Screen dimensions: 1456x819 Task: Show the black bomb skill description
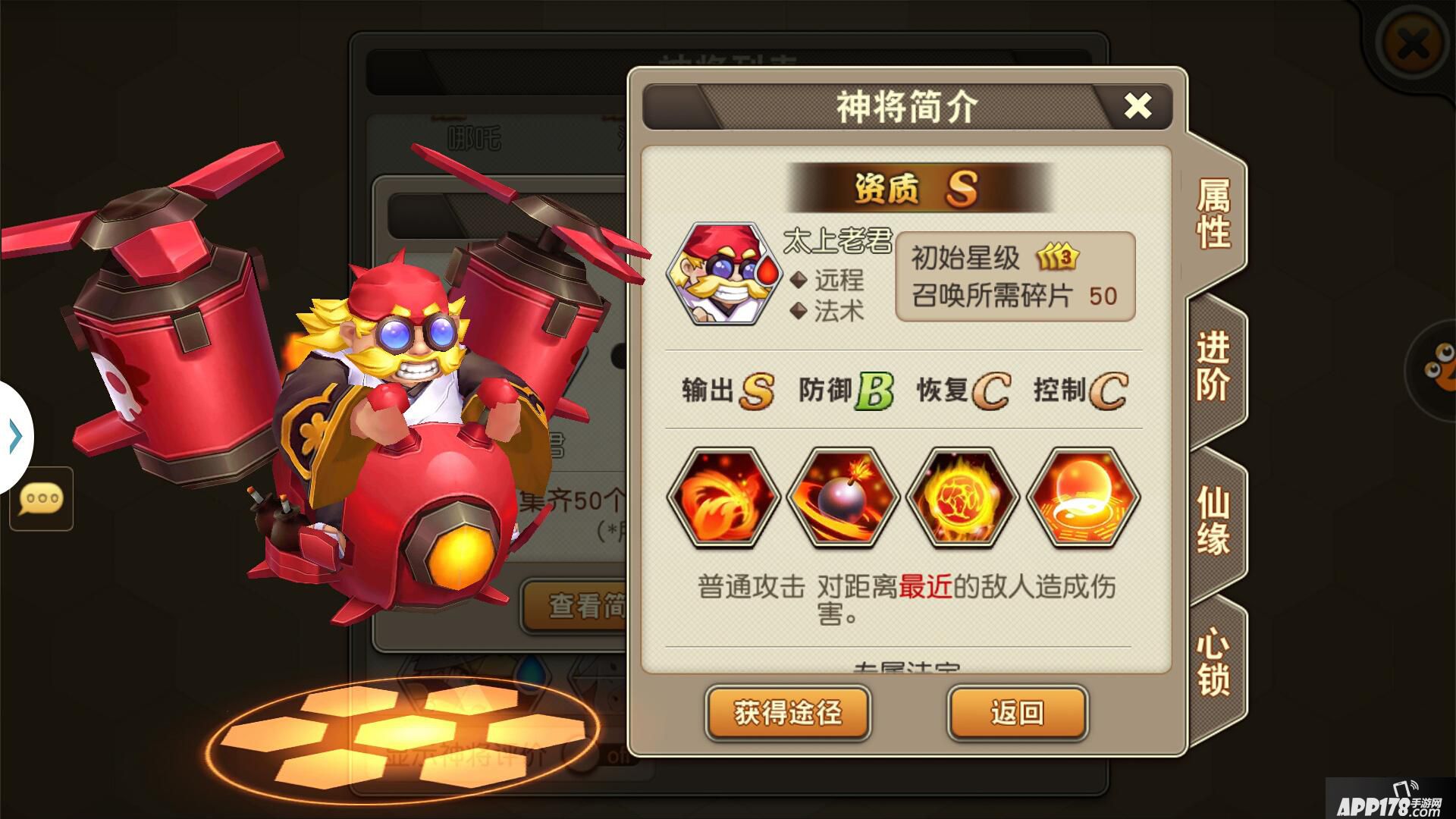843,498
